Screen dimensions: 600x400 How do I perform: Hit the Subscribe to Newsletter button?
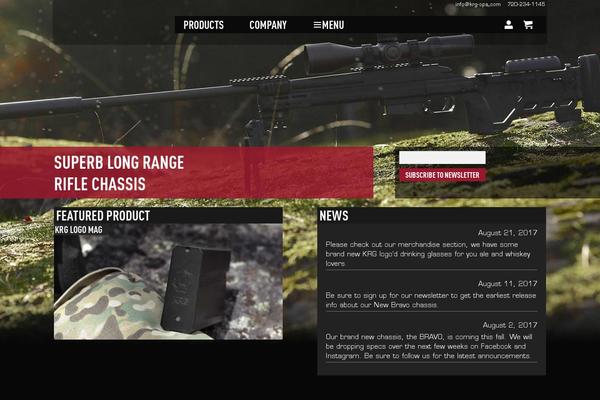click(442, 175)
